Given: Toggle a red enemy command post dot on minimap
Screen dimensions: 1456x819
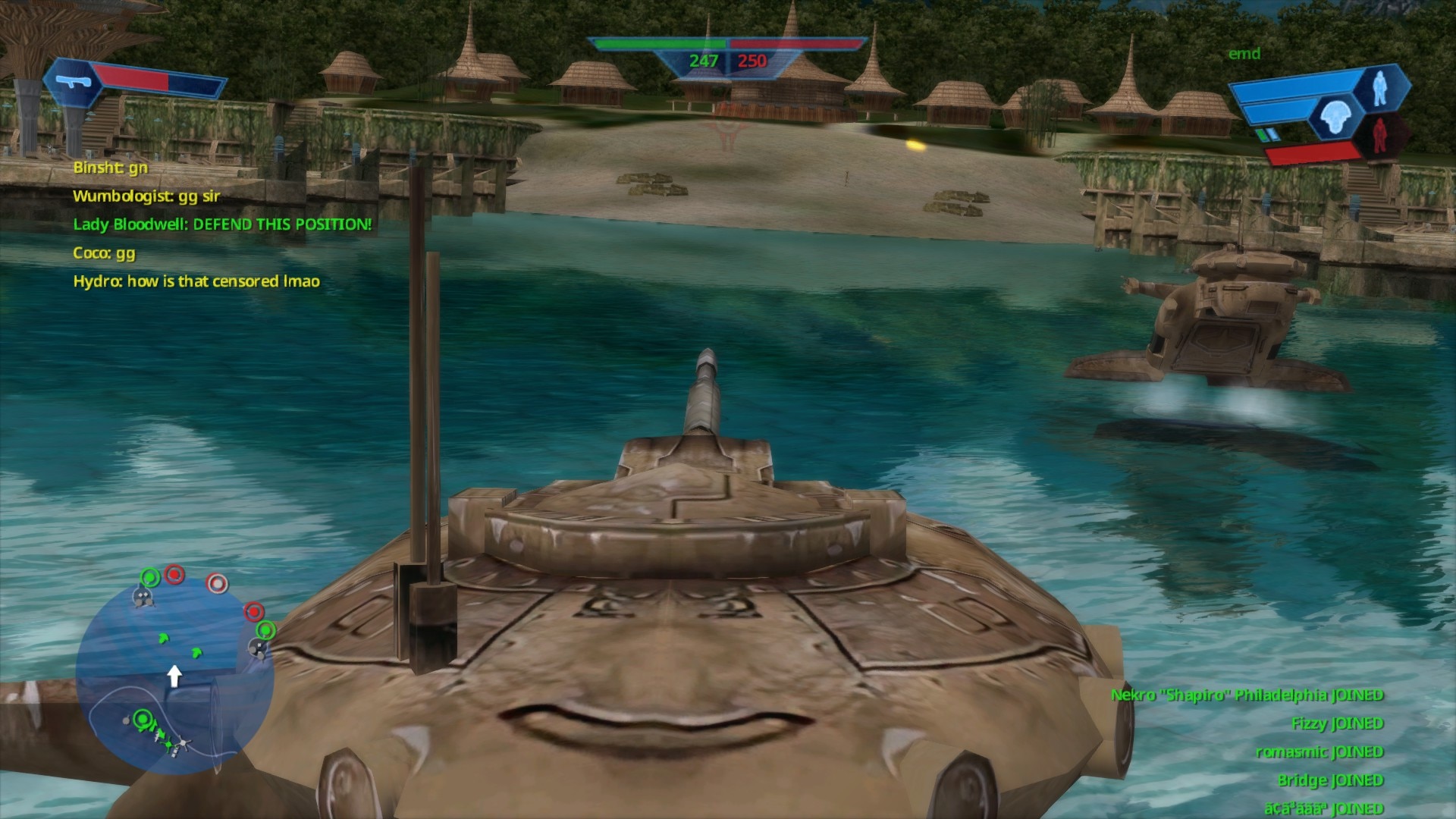Looking at the screenshot, I should 174,576.
